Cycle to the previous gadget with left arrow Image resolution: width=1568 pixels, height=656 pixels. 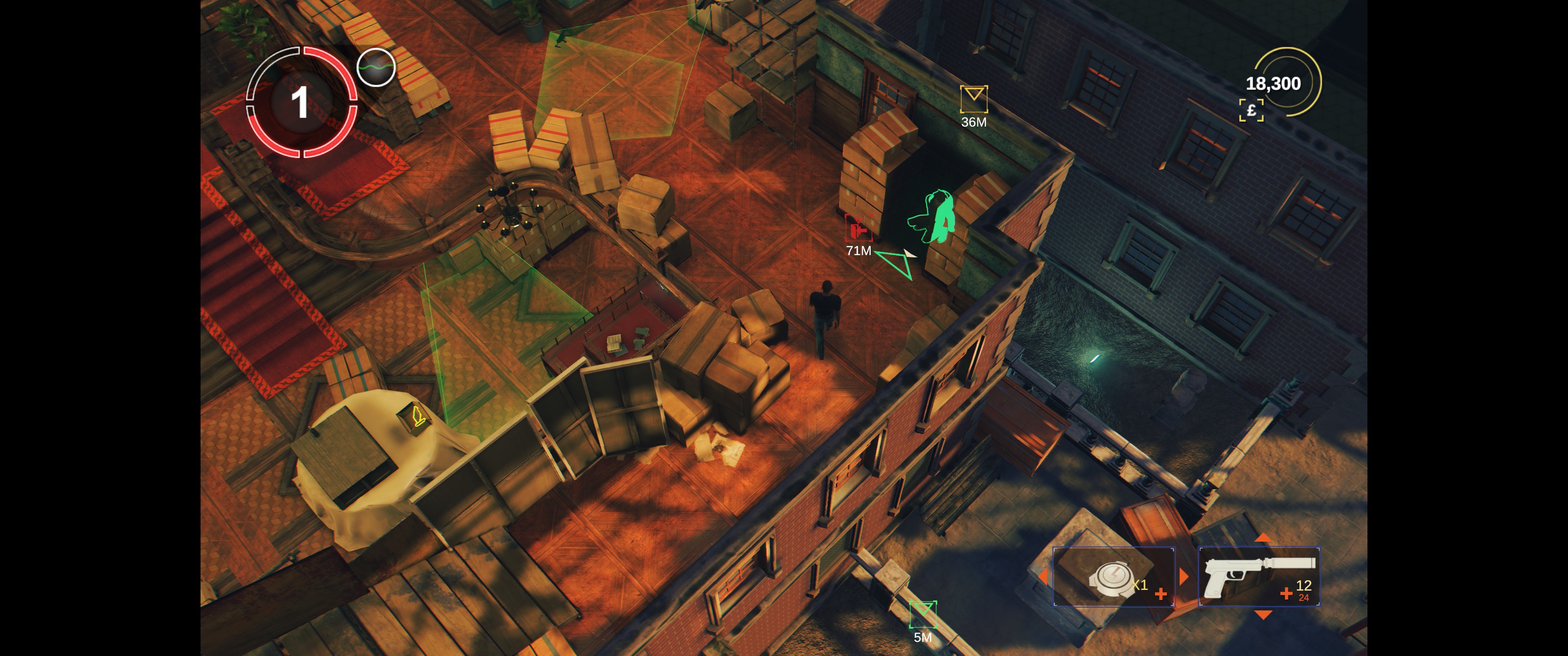coord(1043,577)
